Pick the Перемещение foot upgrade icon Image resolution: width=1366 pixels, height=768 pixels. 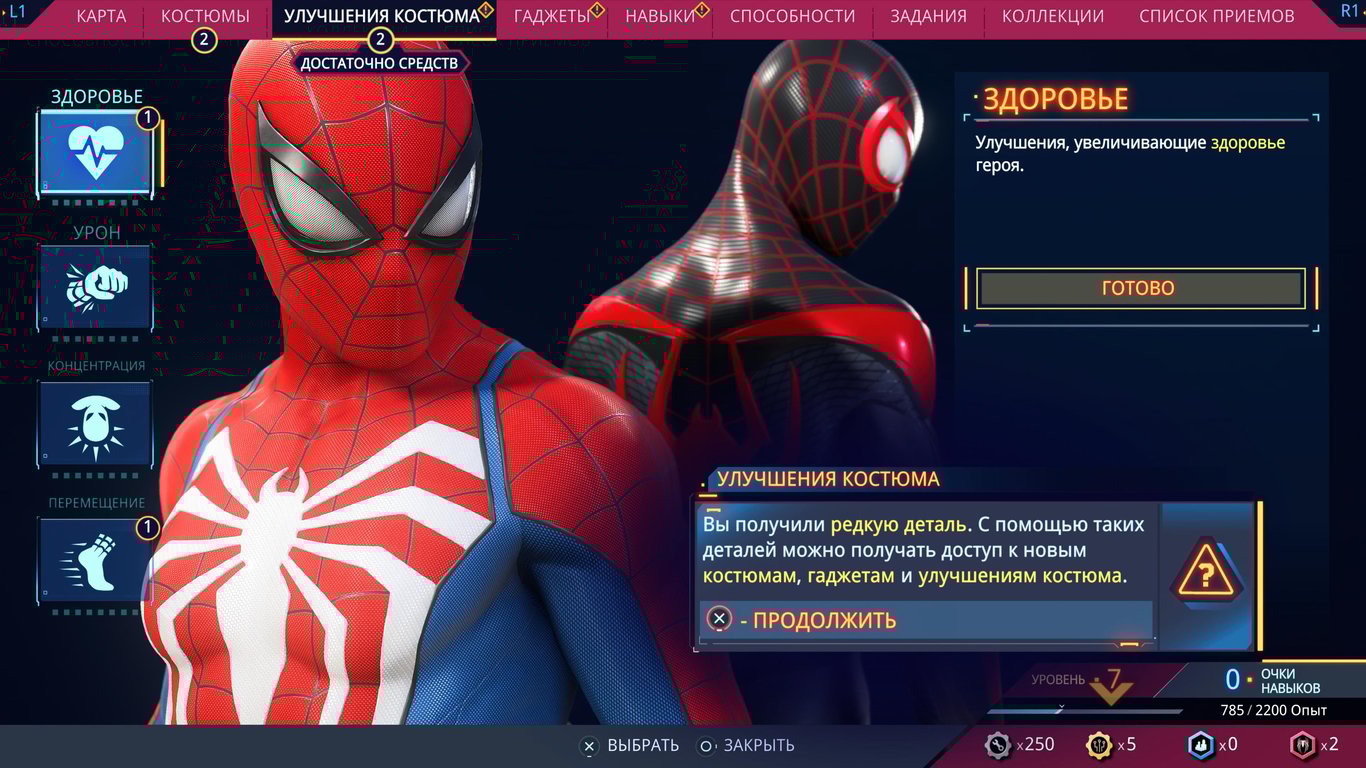[x=96, y=559]
